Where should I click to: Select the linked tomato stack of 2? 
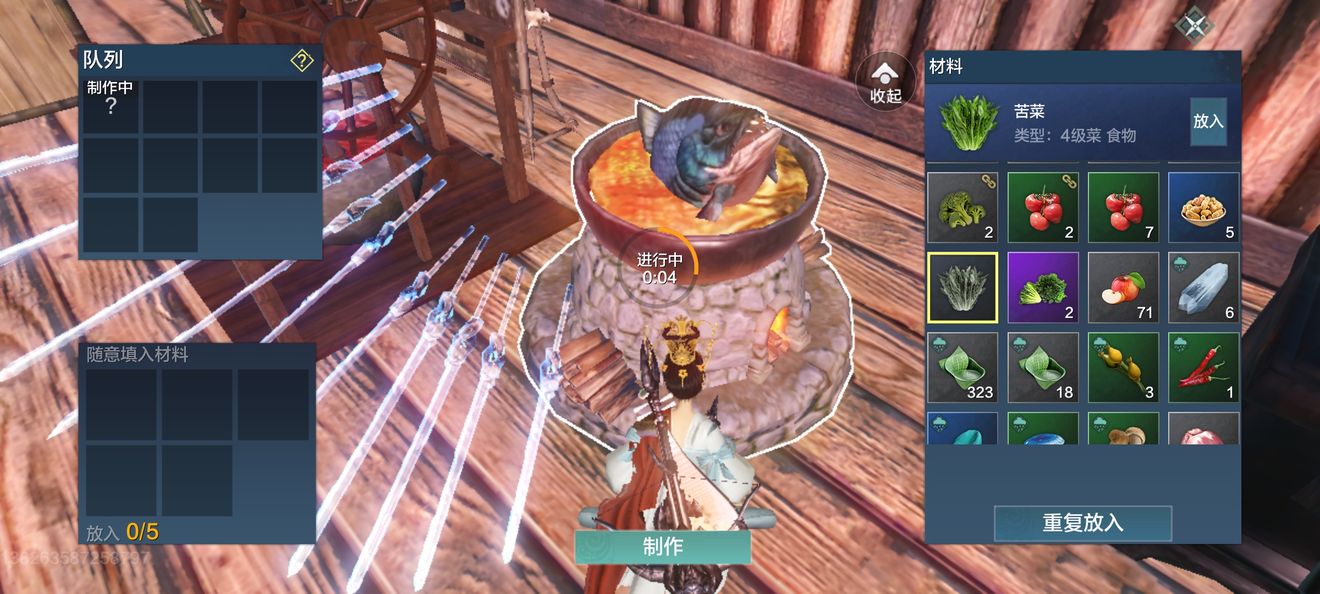(1043, 207)
